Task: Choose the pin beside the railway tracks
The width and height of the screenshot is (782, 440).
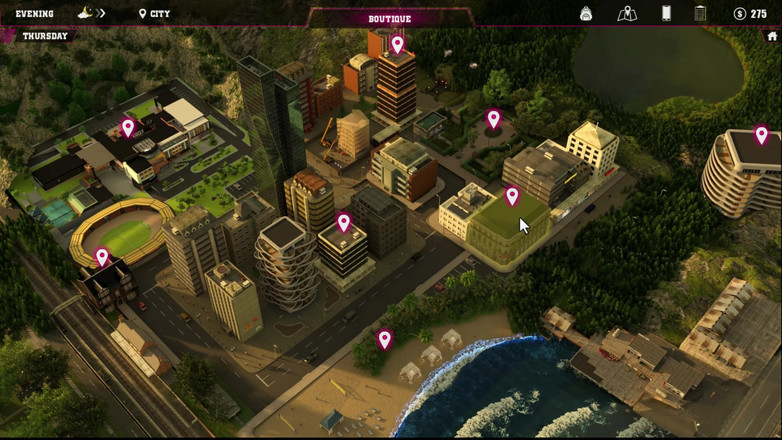Action: click(x=102, y=257)
